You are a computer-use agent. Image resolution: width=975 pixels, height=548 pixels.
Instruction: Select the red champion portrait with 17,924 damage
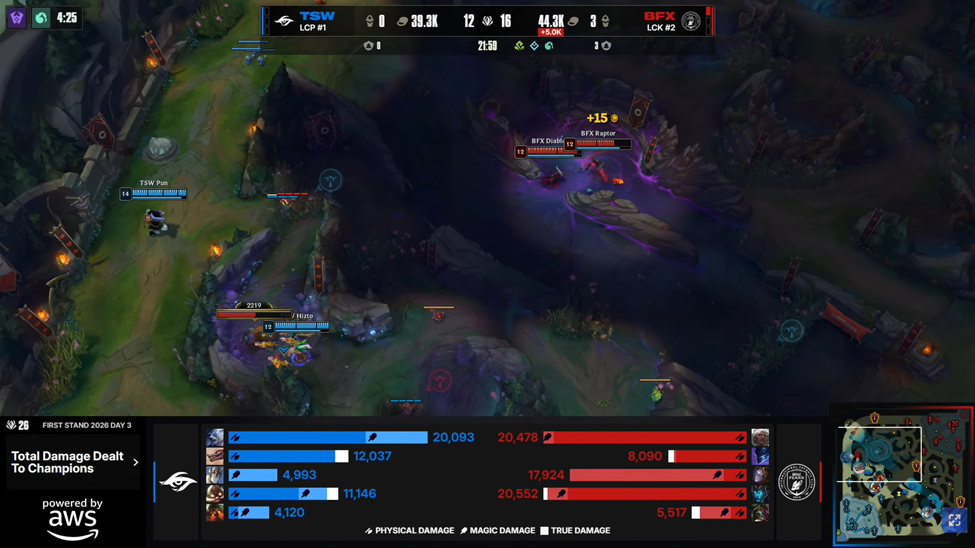(x=760, y=475)
